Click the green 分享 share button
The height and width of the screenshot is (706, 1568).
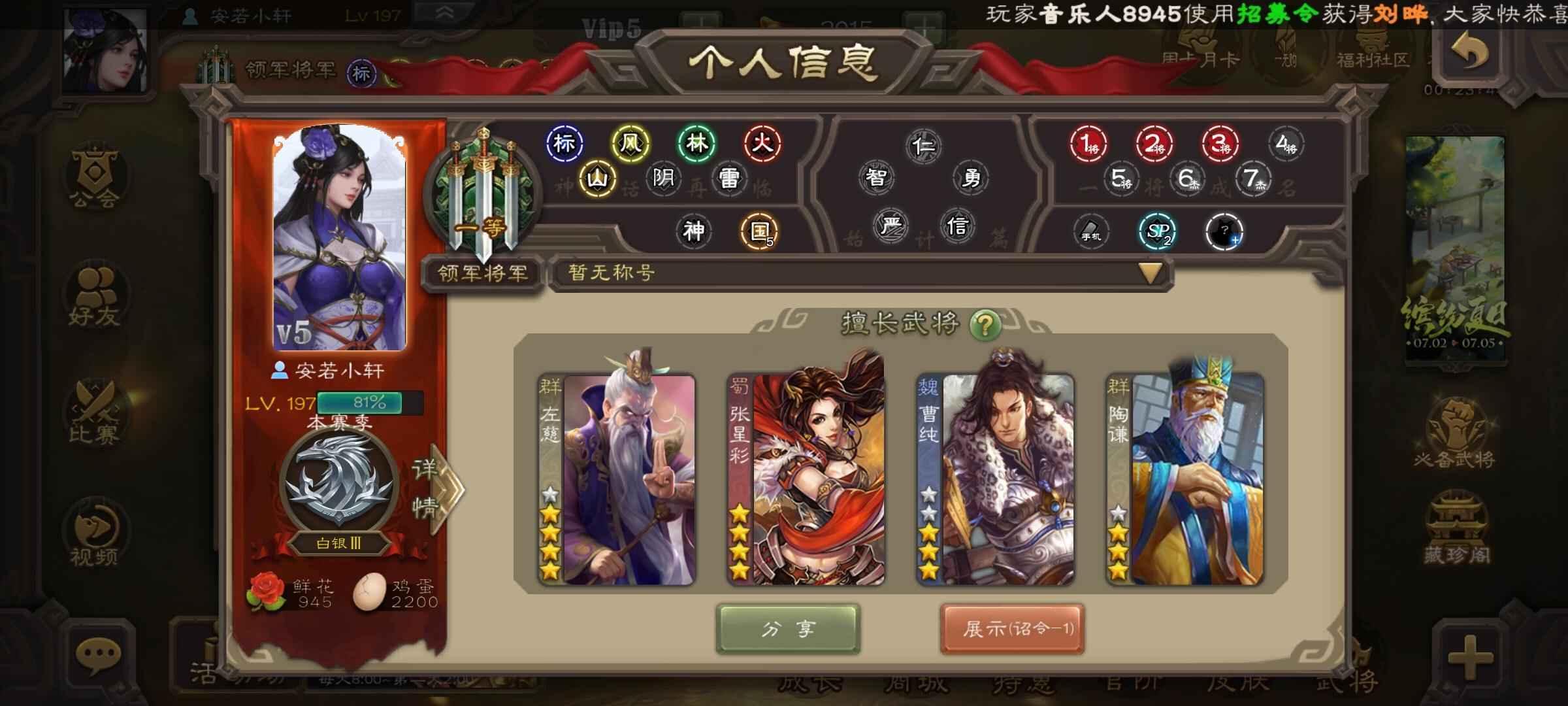[x=788, y=629]
